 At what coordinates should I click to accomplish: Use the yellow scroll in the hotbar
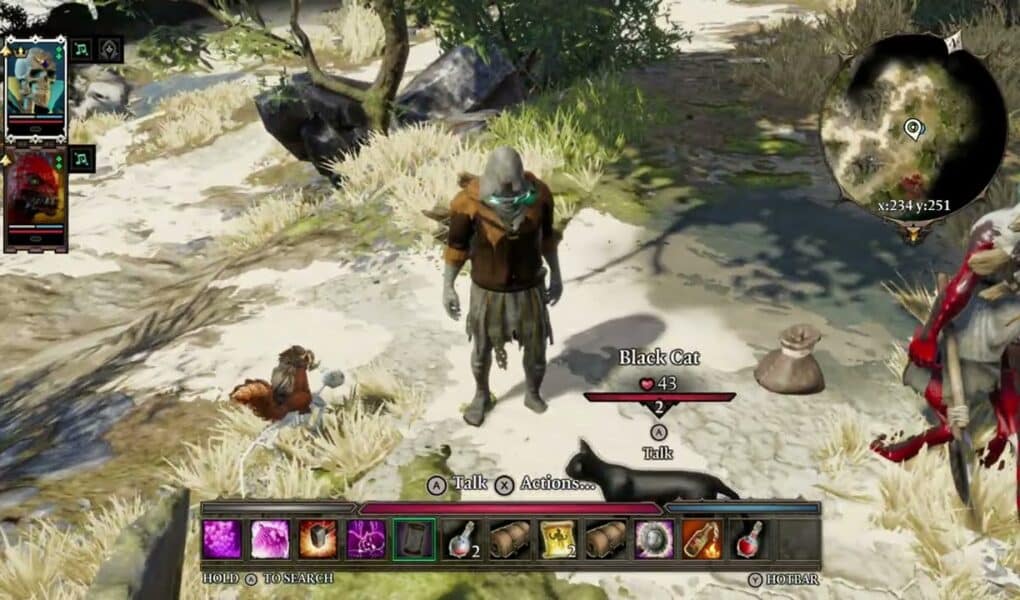click(x=557, y=539)
